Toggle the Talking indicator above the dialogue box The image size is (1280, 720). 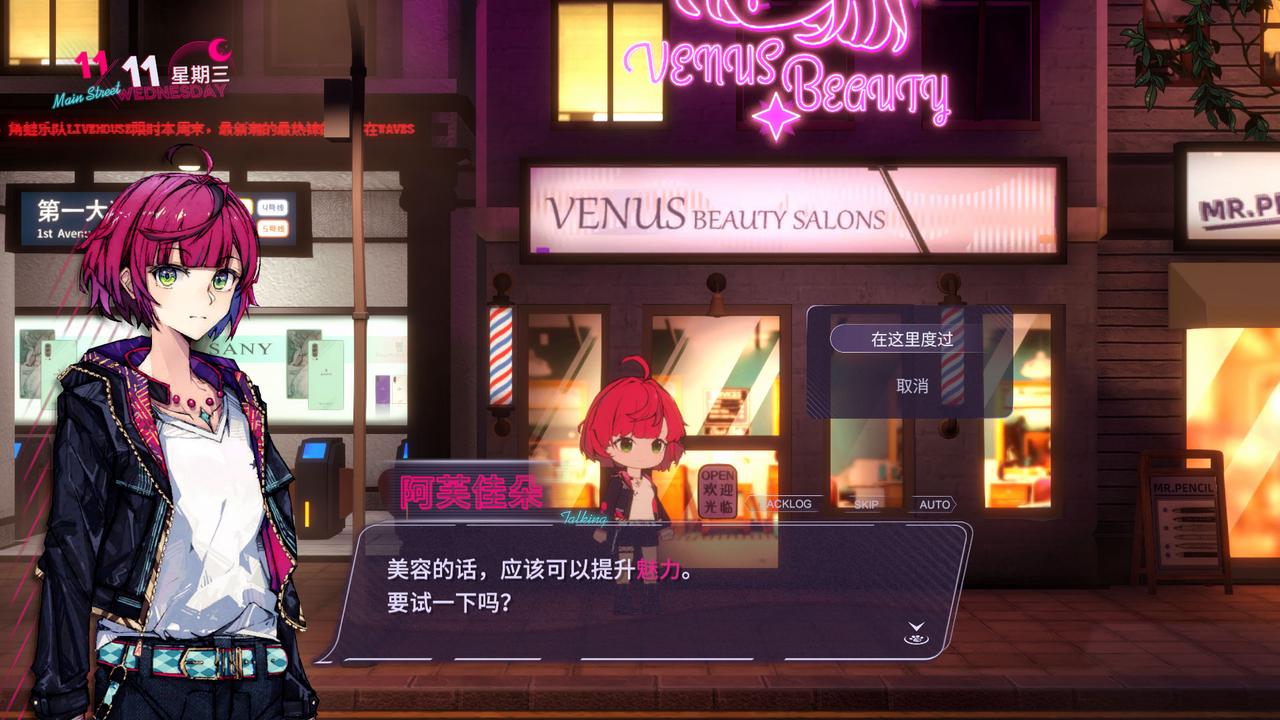[583, 517]
